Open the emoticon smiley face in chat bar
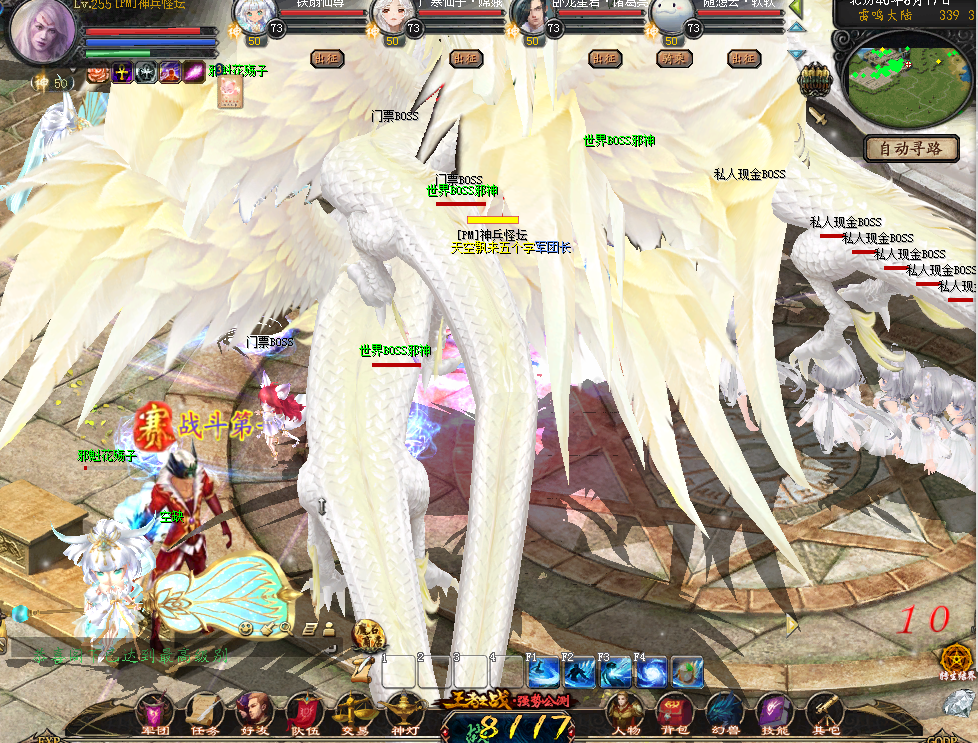Image resolution: width=978 pixels, height=743 pixels. [245, 628]
